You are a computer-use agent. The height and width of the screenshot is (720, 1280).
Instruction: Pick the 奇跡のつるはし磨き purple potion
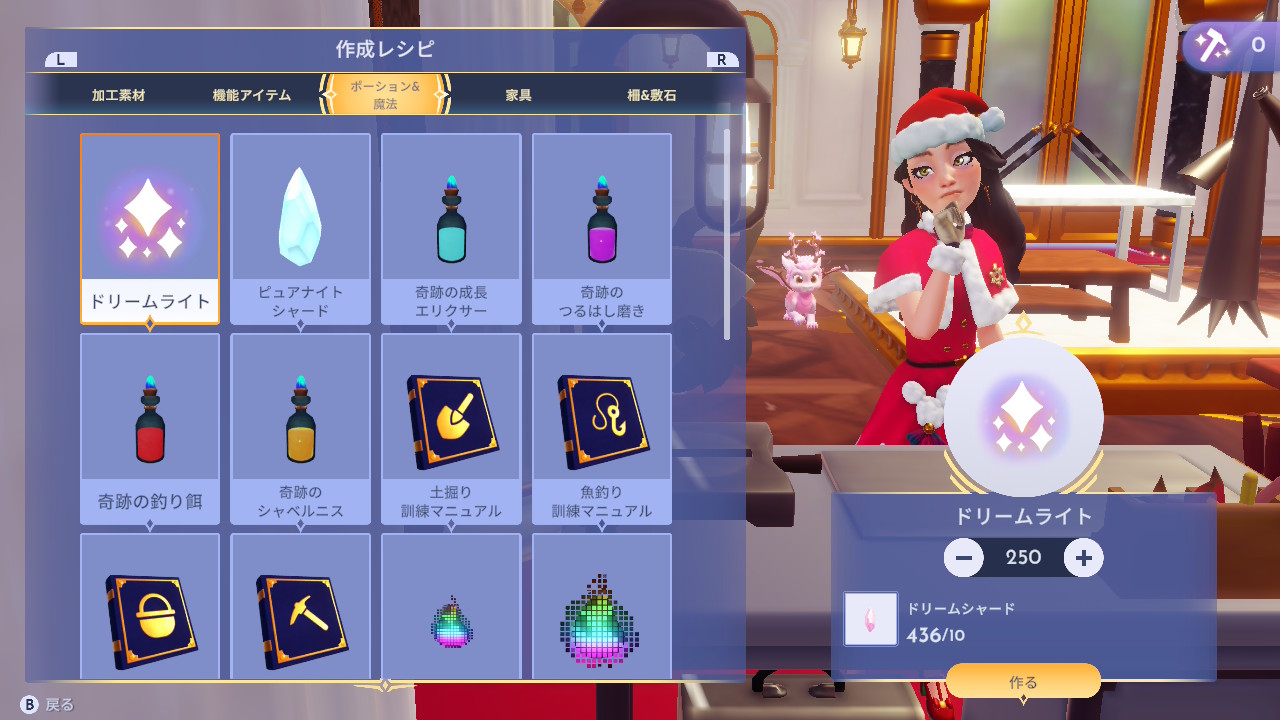click(x=601, y=228)
